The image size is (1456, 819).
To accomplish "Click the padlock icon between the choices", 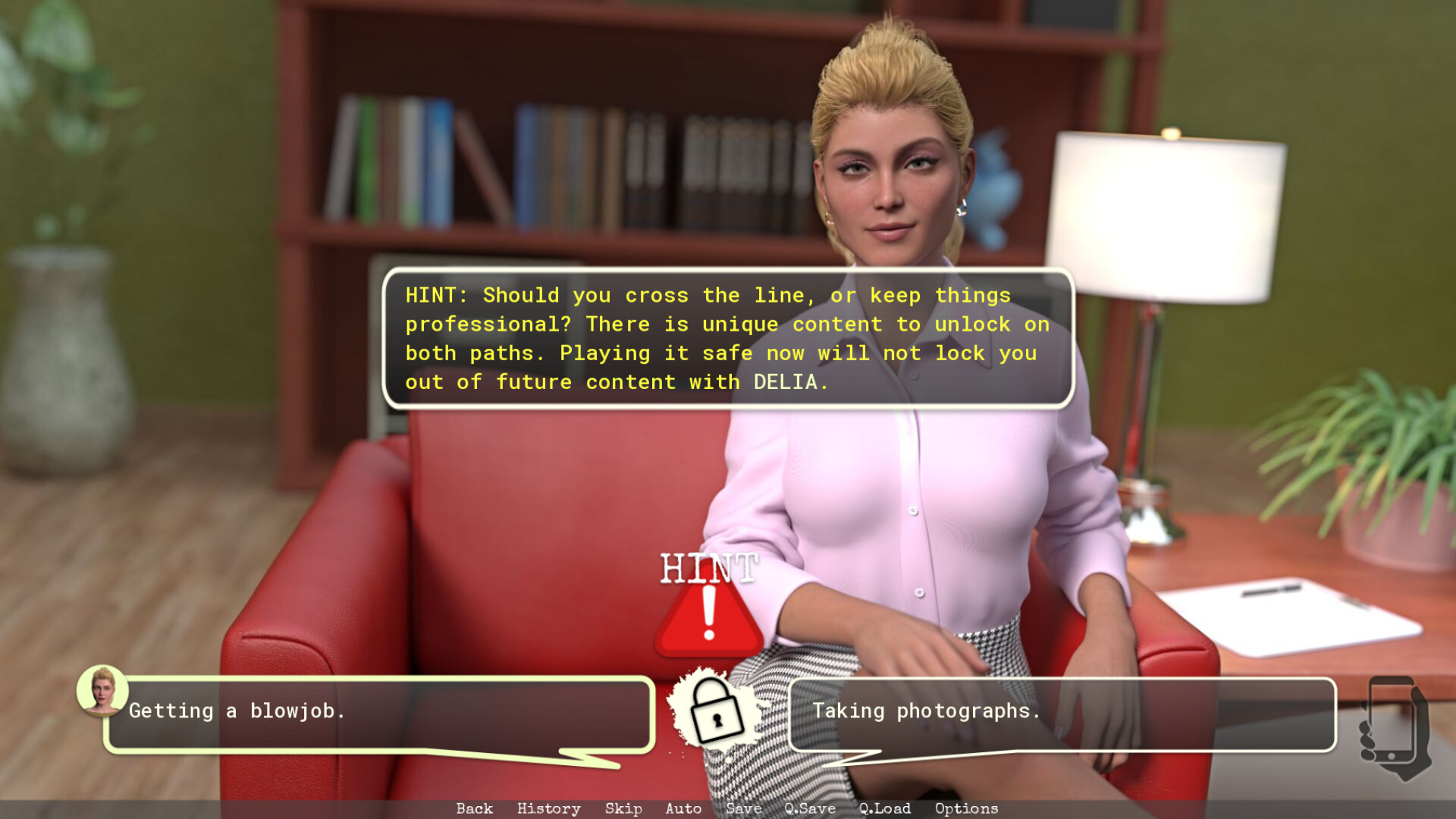I will coord(715,713).
